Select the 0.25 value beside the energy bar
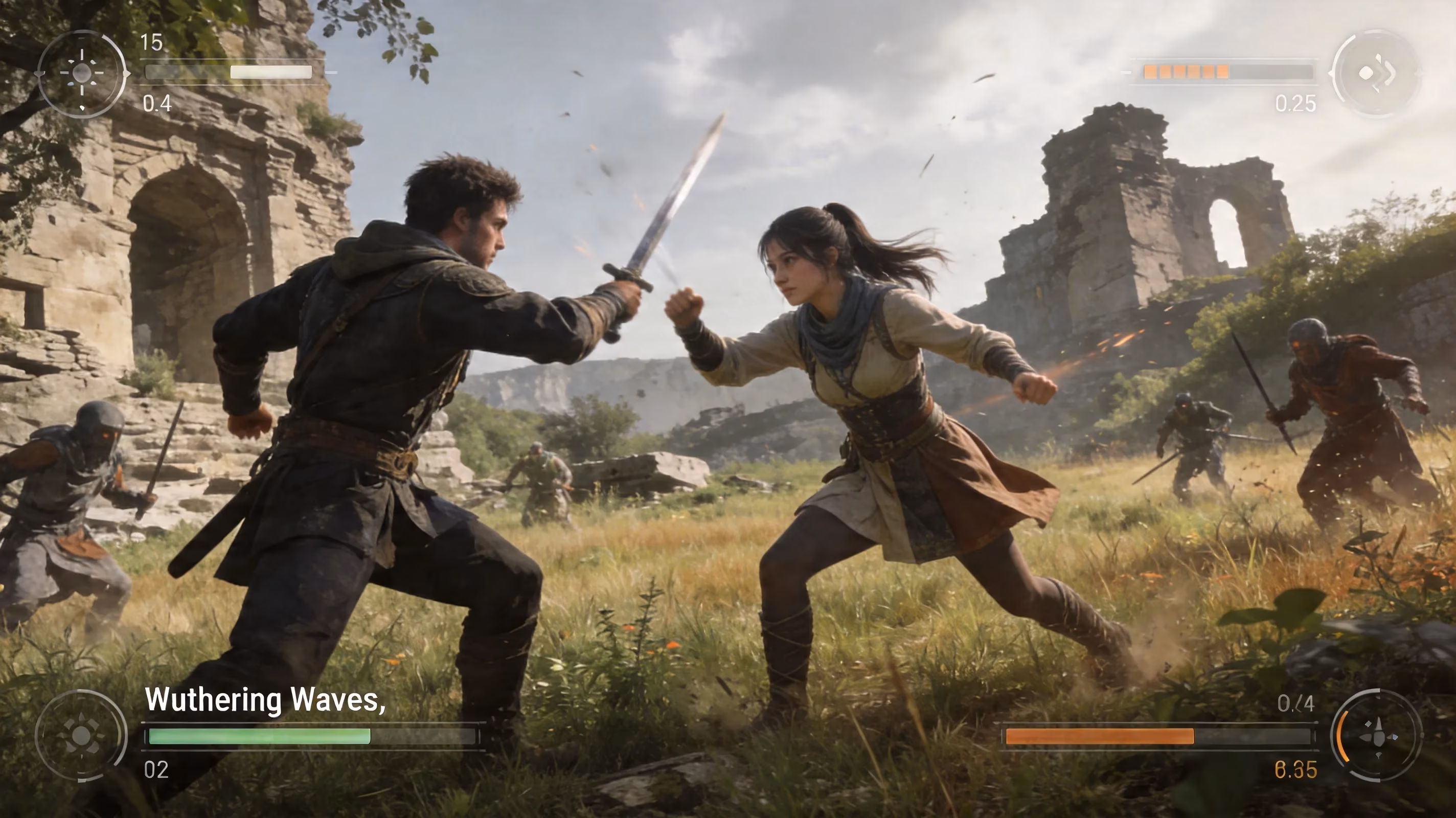1456x818 pixels. [x=1296, y=105]
